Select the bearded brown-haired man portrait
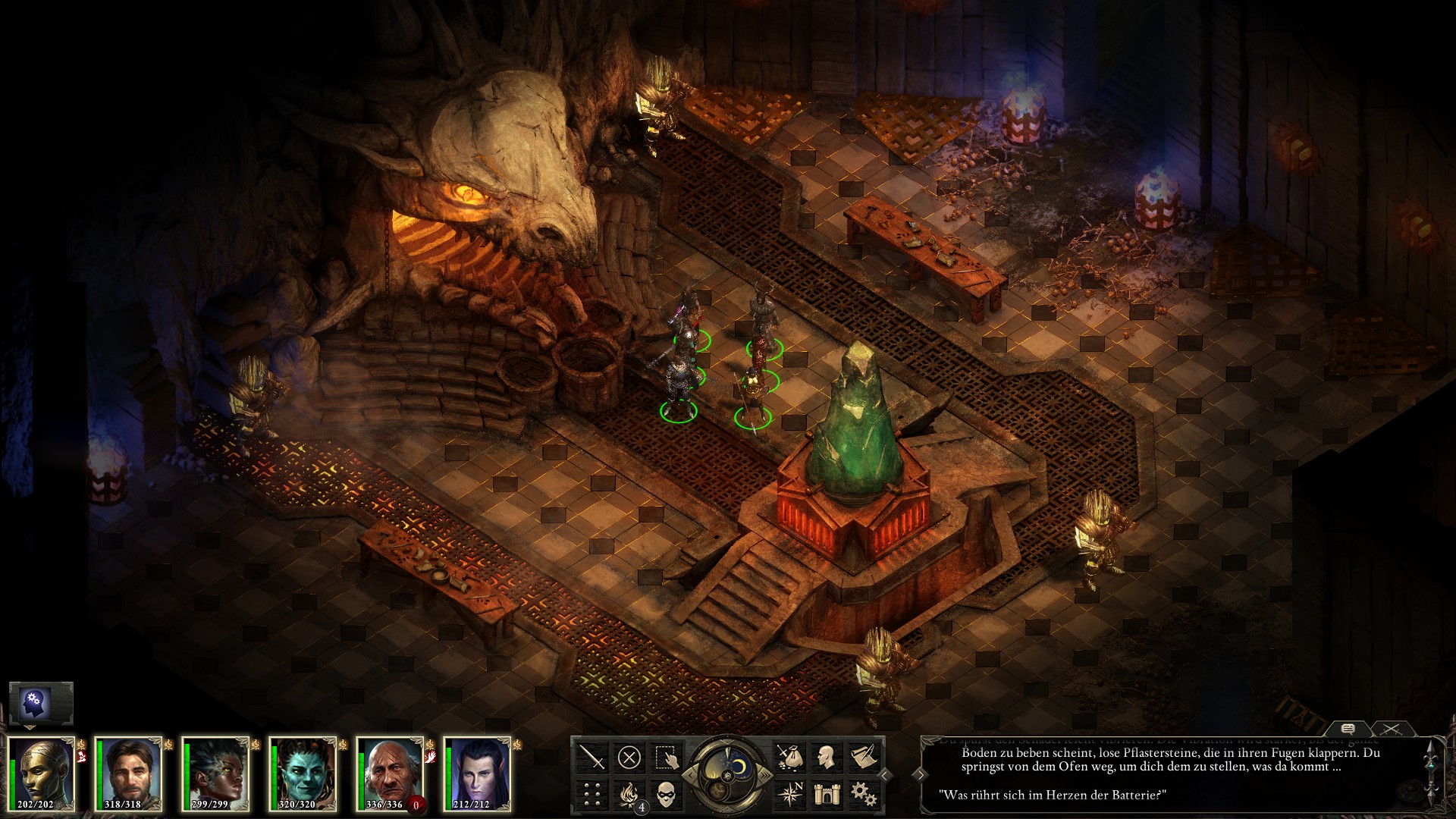Screen dimensions: 1456x819 coord(128,773)
